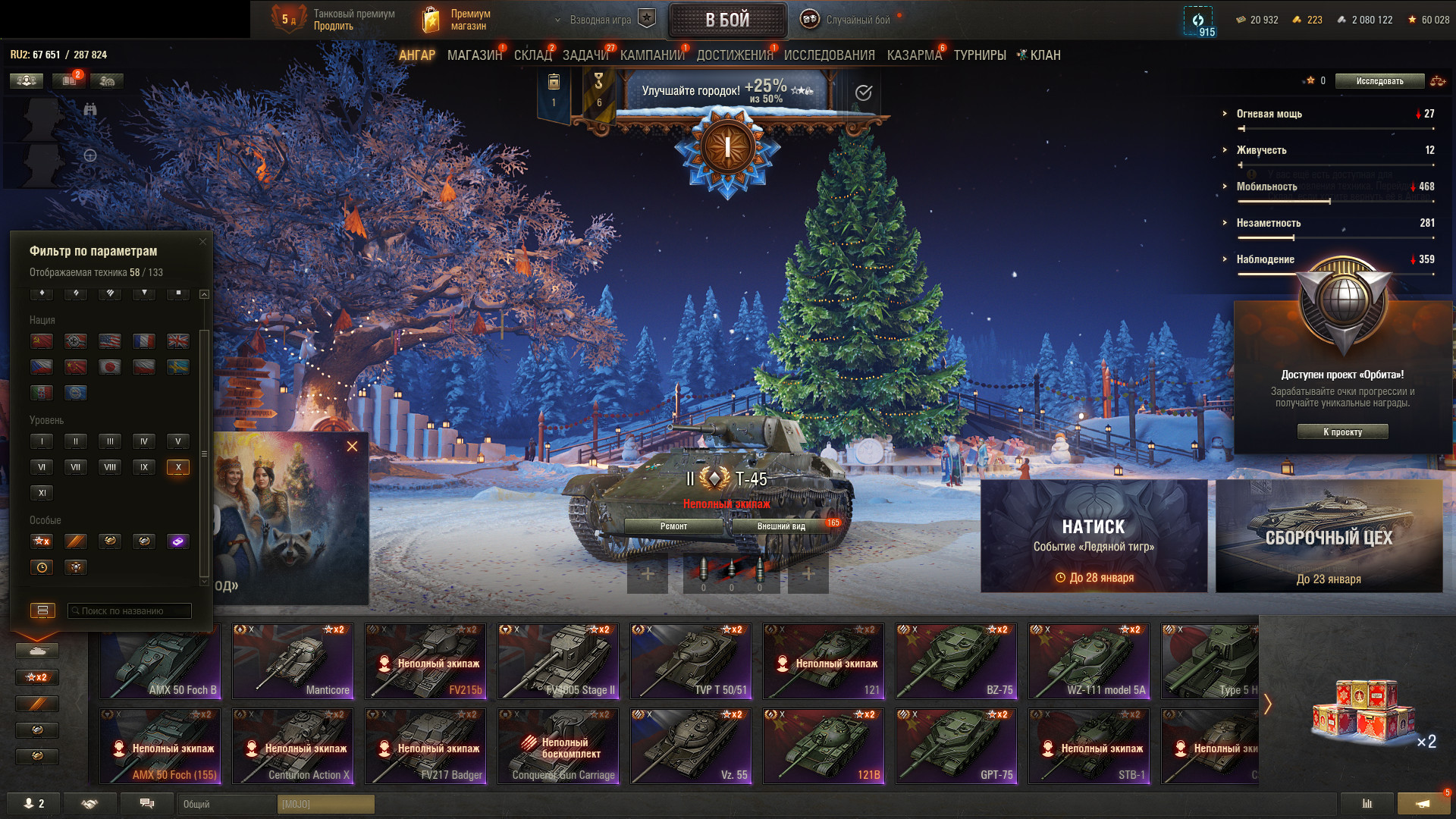Screen dimensions: 1456x819
Task: Switch to the ИССЛЕДОВАНИЯ research tab
Action: pyautogui.click(x=829, y=55)
